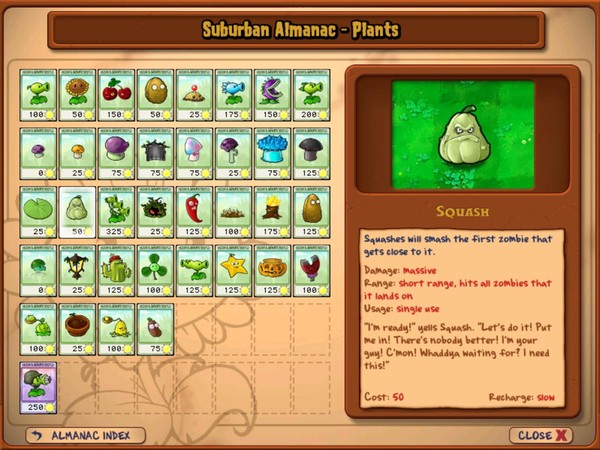This screenshot has width=600, height=450.
Task: Return to the Almanac Index
Action: (x=86, y=436)
